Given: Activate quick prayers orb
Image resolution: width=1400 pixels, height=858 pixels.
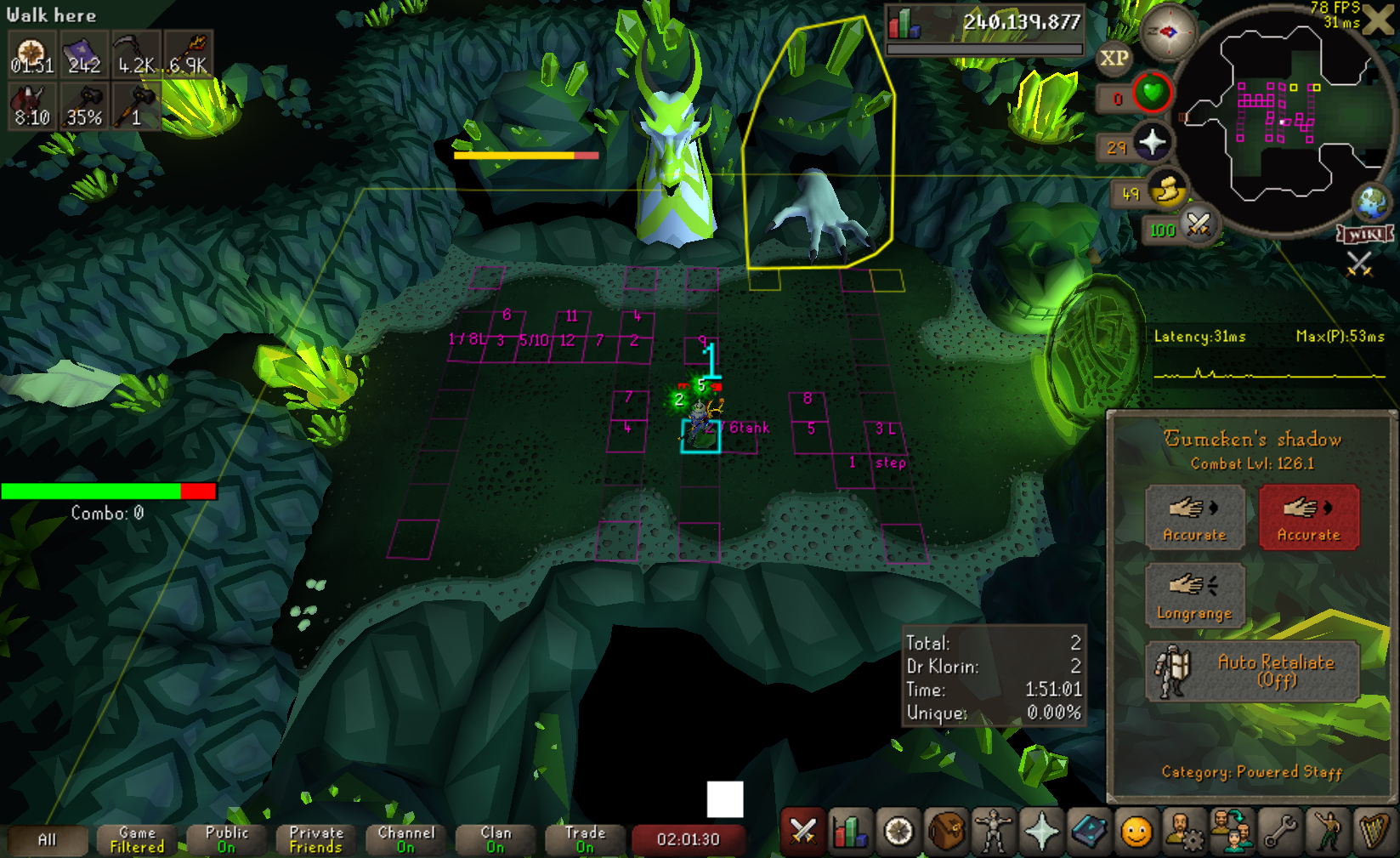Looking at the screenshot, I should (1152, 143).
